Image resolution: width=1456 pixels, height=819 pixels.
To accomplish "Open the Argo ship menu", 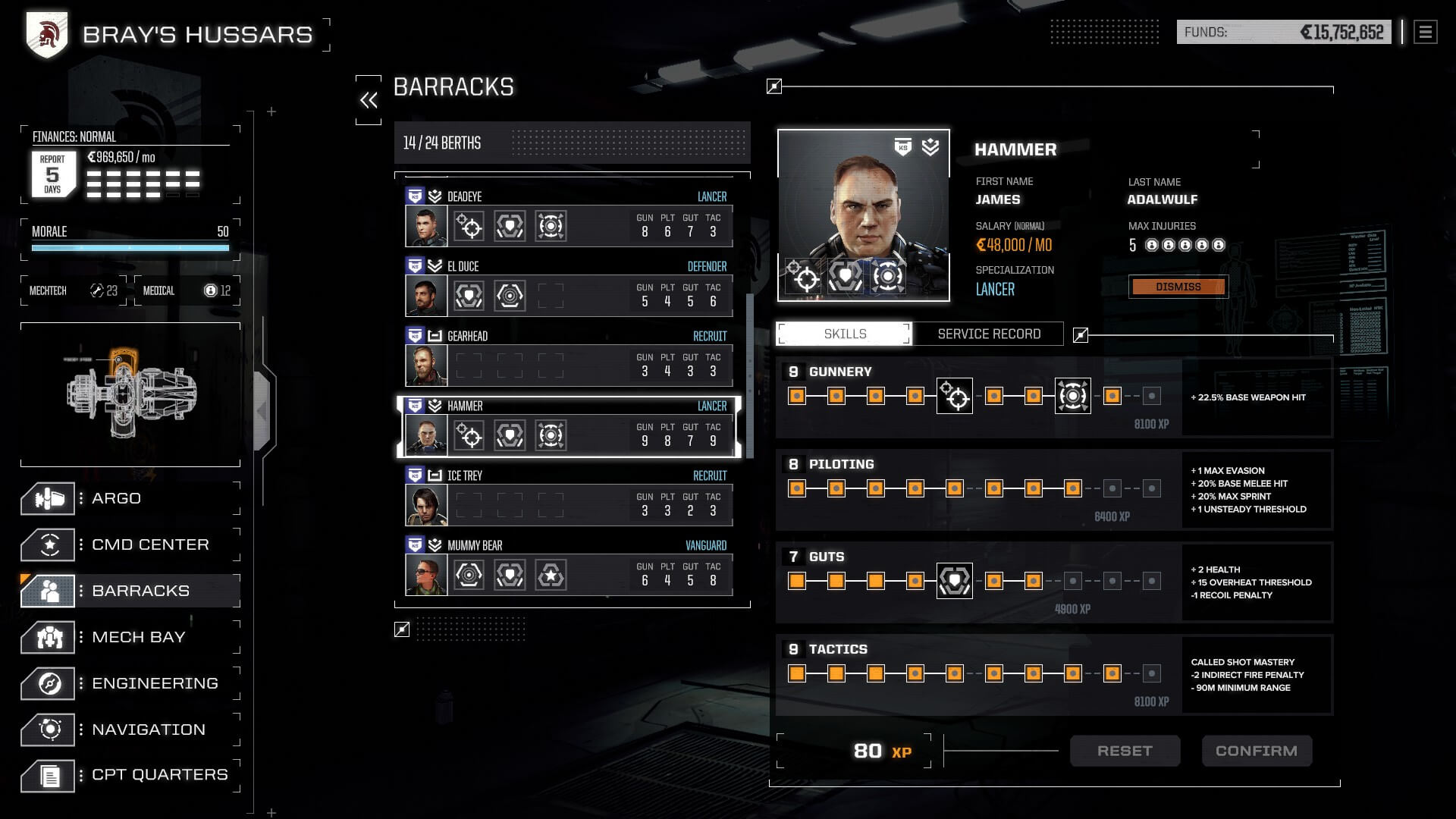I will tap(116, 499).
